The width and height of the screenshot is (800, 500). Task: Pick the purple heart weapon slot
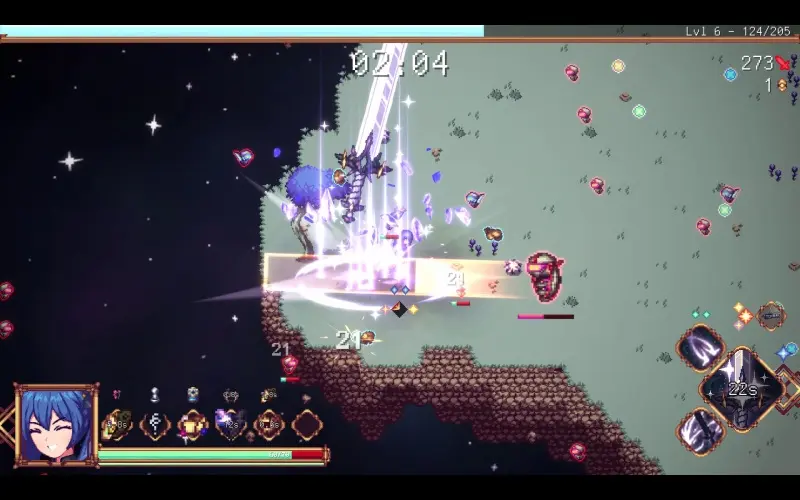click(x=231, y=425)
